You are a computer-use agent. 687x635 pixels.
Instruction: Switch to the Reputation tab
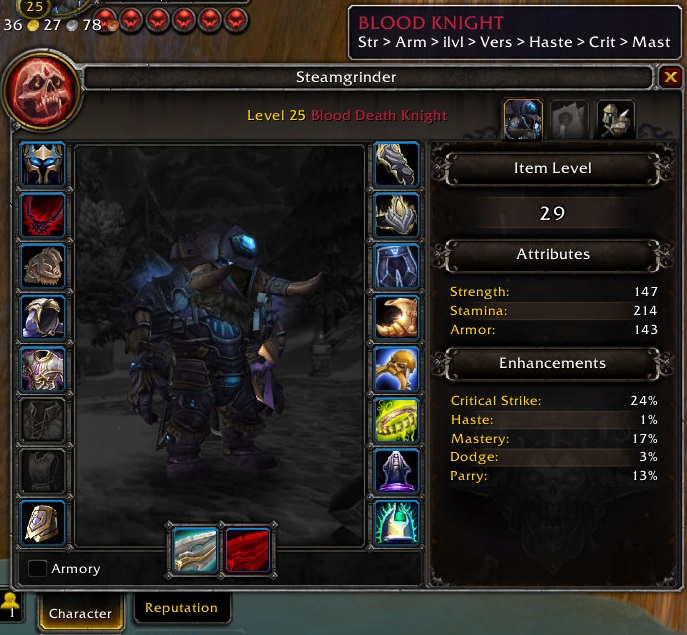coord(181,608)
